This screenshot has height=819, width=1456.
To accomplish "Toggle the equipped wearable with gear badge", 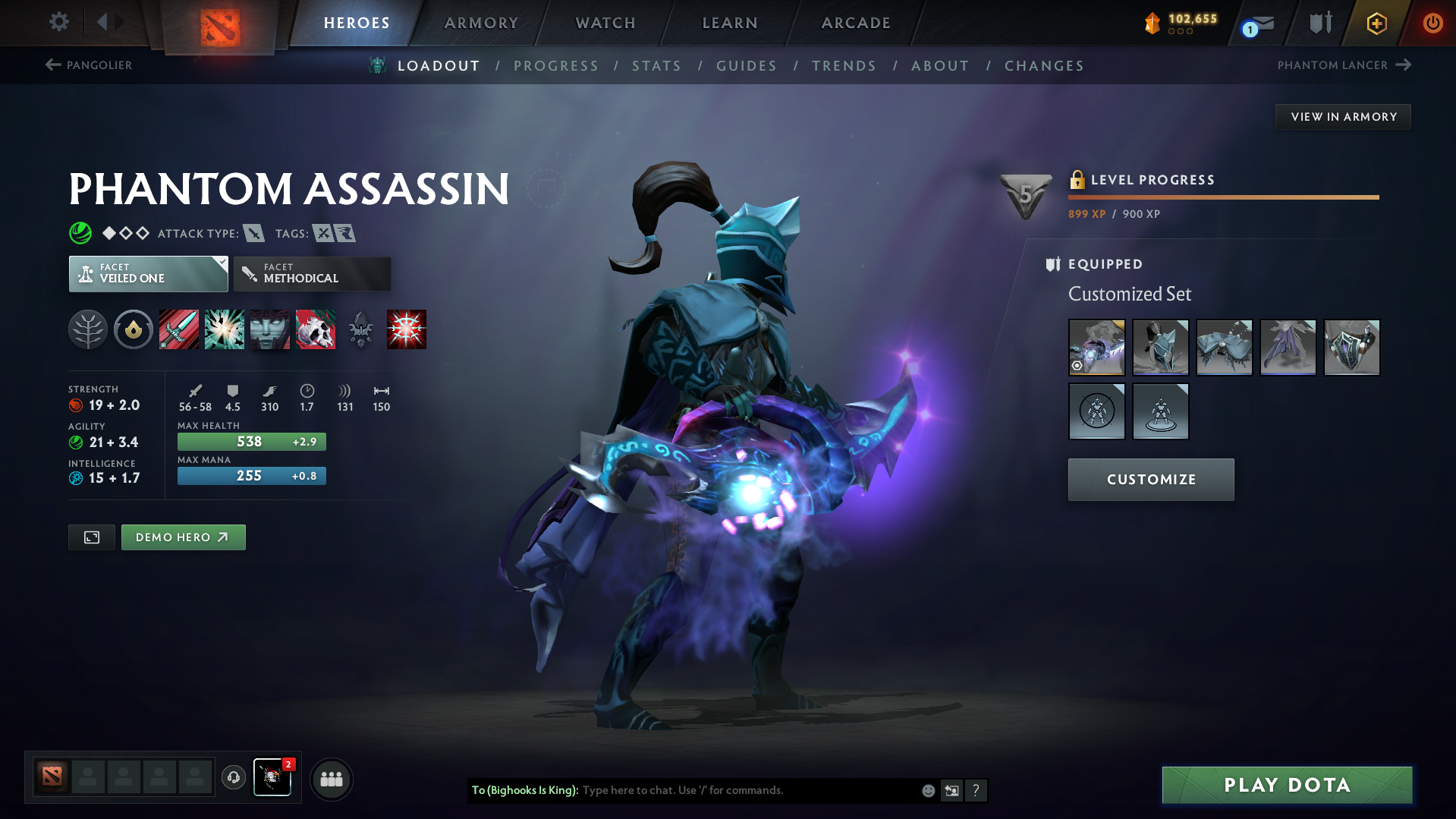I will pos(1096,347).
